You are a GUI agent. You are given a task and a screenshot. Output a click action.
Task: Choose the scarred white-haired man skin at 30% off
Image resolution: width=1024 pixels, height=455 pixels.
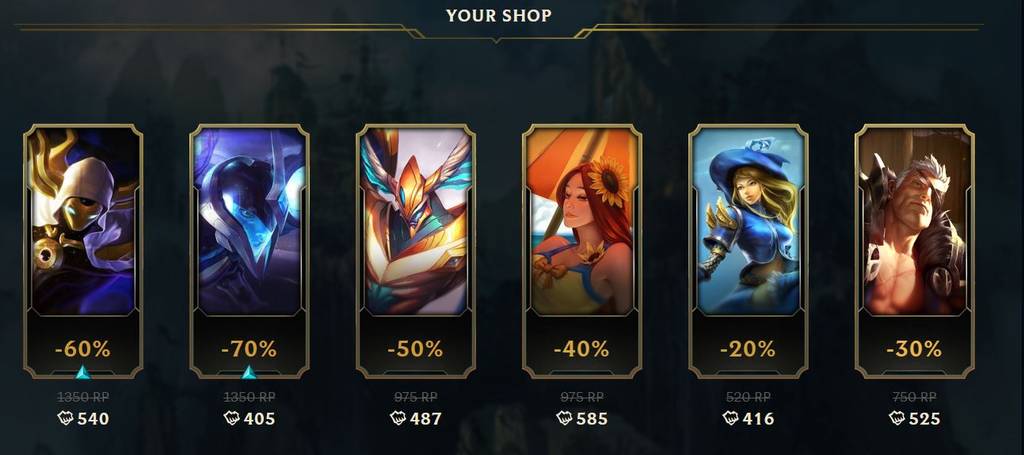coord(913,222)
